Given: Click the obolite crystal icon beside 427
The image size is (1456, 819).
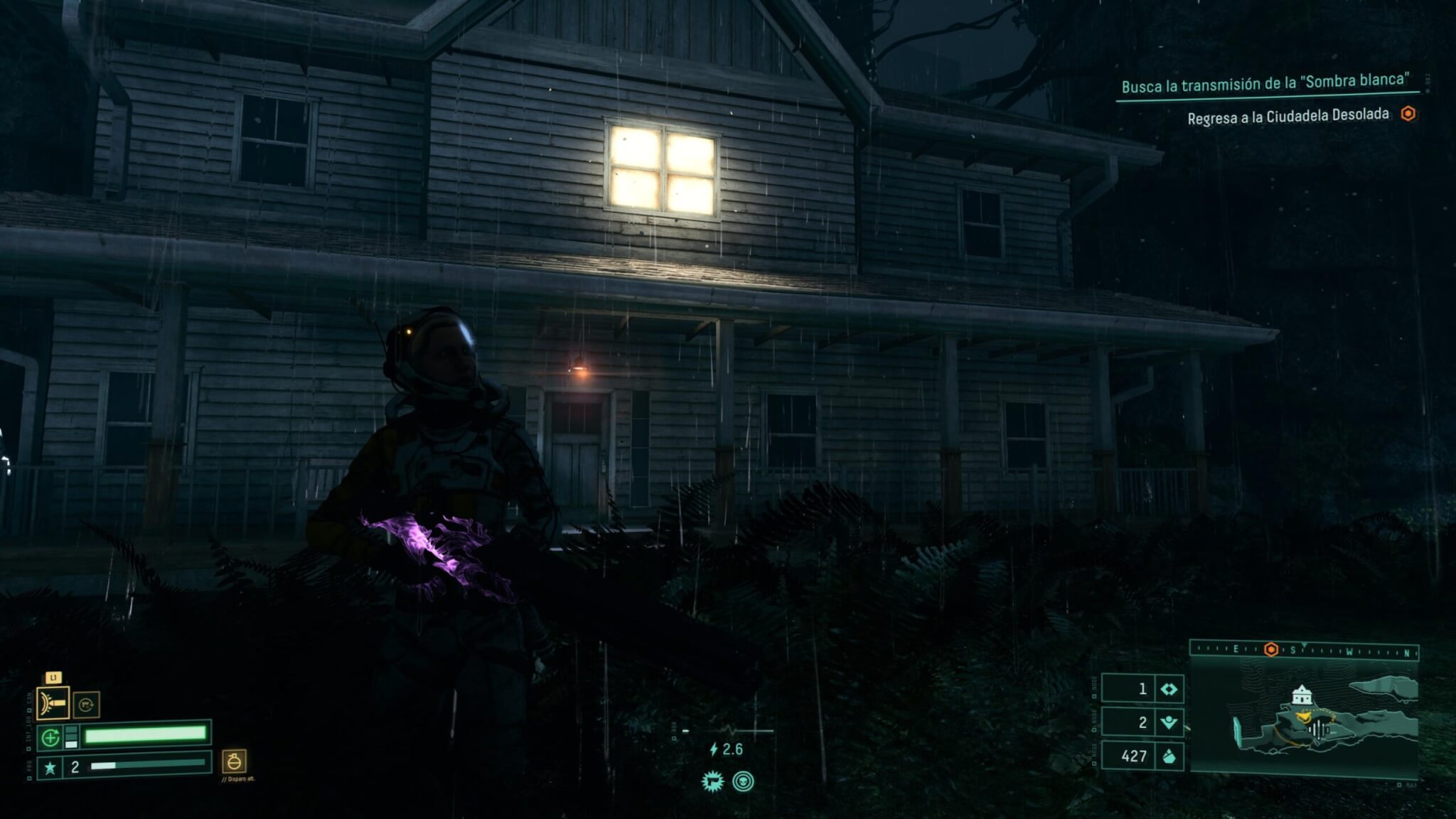Looking at the screenshot, I should click(x=1169, y=756).
